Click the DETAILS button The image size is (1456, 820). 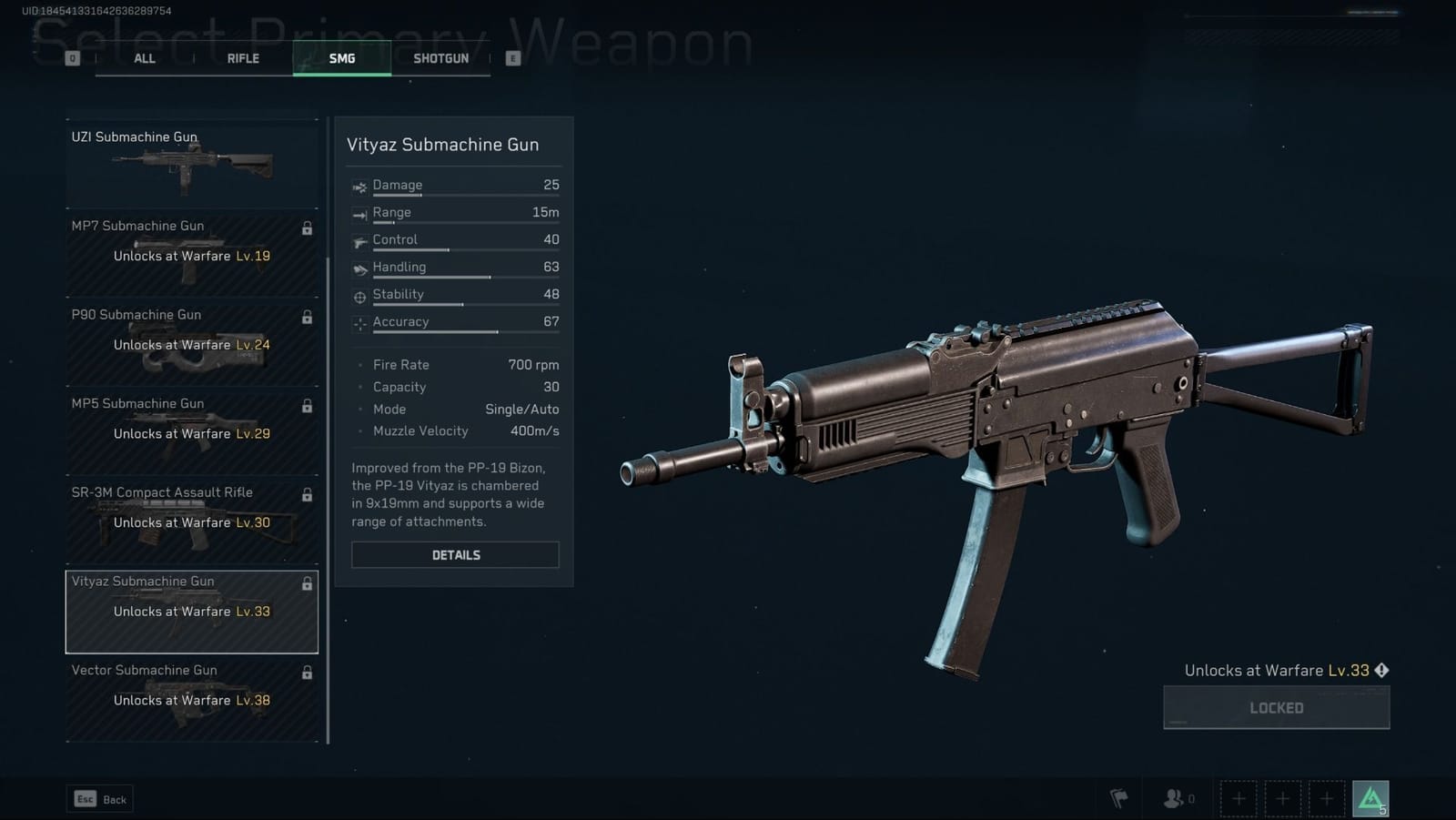tap(455, 555)
